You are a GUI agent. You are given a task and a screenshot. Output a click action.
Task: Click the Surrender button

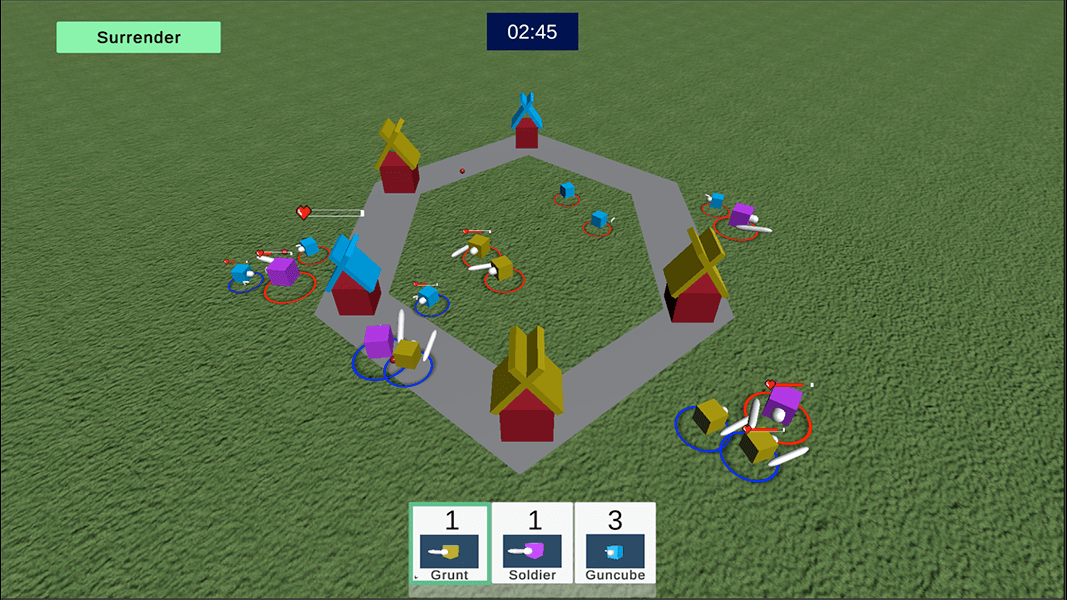coord(138,37)
